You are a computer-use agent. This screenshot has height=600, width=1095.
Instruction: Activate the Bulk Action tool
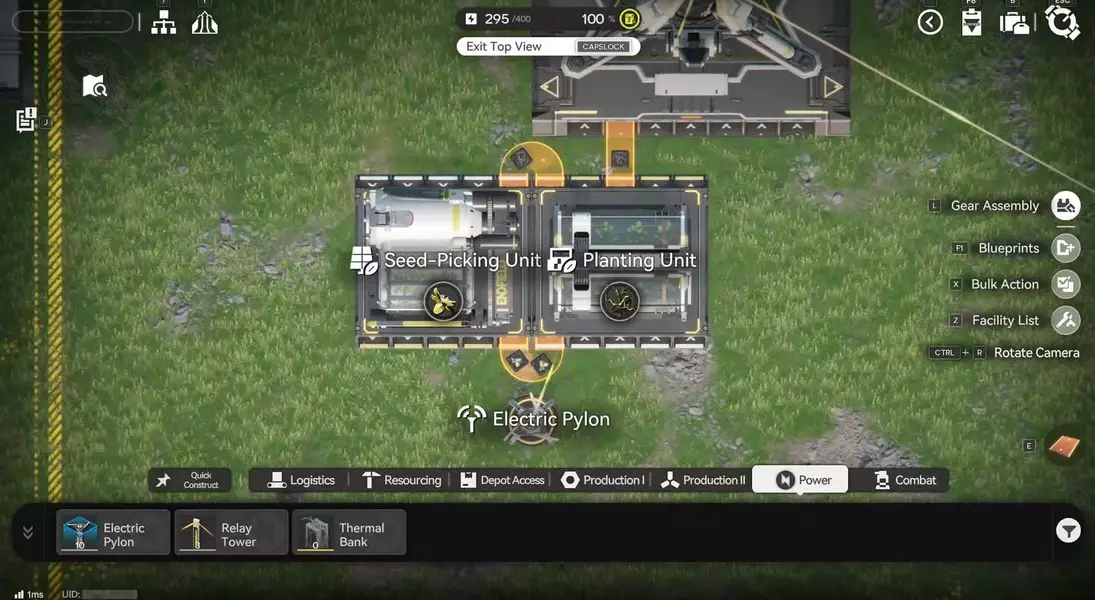[1066, 284]
